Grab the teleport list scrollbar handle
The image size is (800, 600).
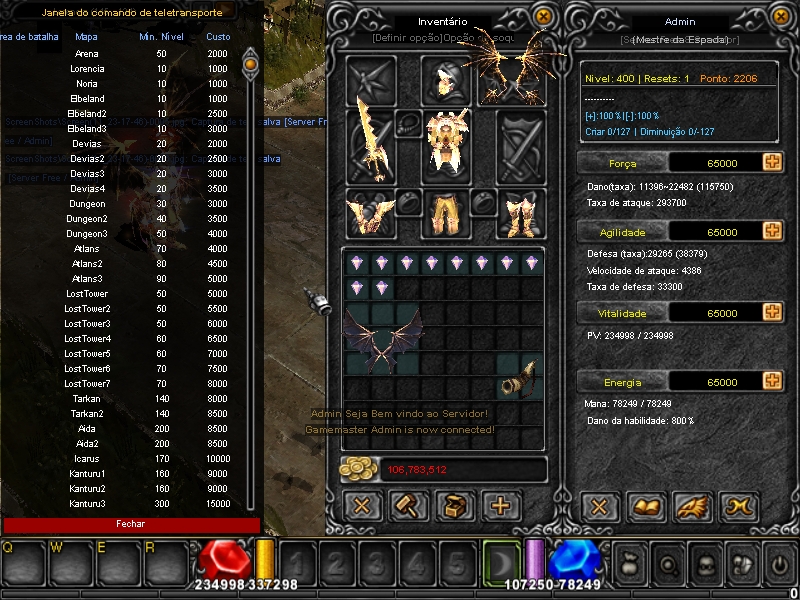tap(250, 66)
